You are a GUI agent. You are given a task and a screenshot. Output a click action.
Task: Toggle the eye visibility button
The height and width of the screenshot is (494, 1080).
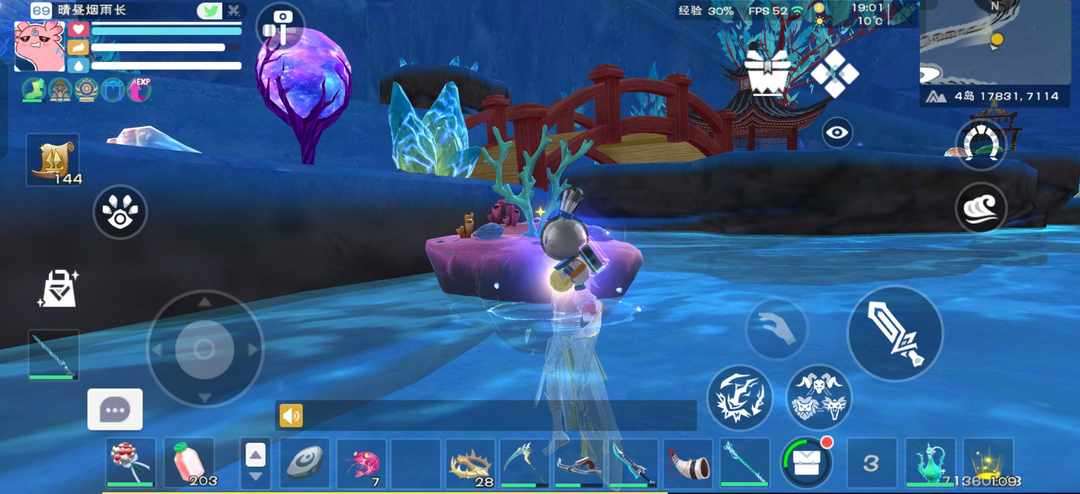point(837,132)
